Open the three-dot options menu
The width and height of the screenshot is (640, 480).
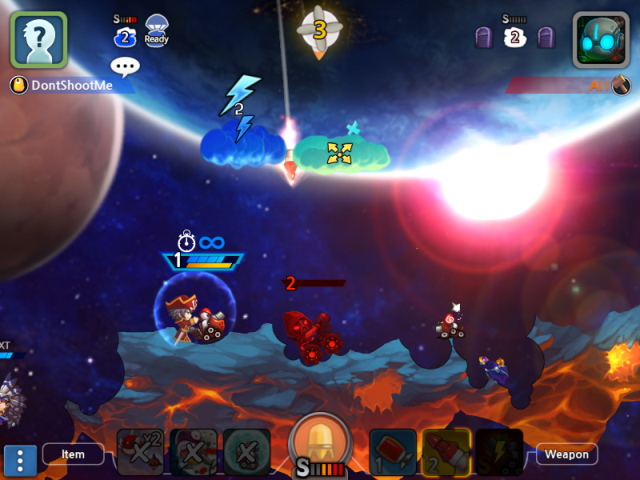[20, 460]
